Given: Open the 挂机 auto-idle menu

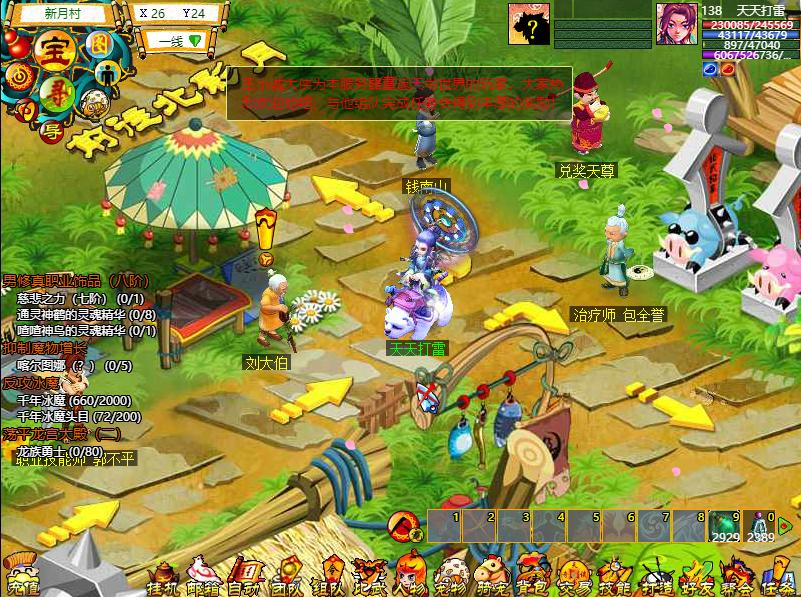Looking at the screenshot, I should 163,577.
